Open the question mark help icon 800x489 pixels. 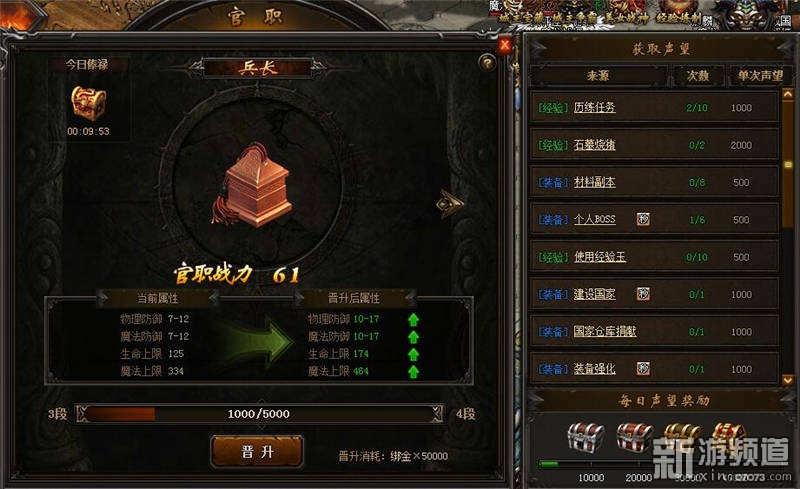coord(487,62)
